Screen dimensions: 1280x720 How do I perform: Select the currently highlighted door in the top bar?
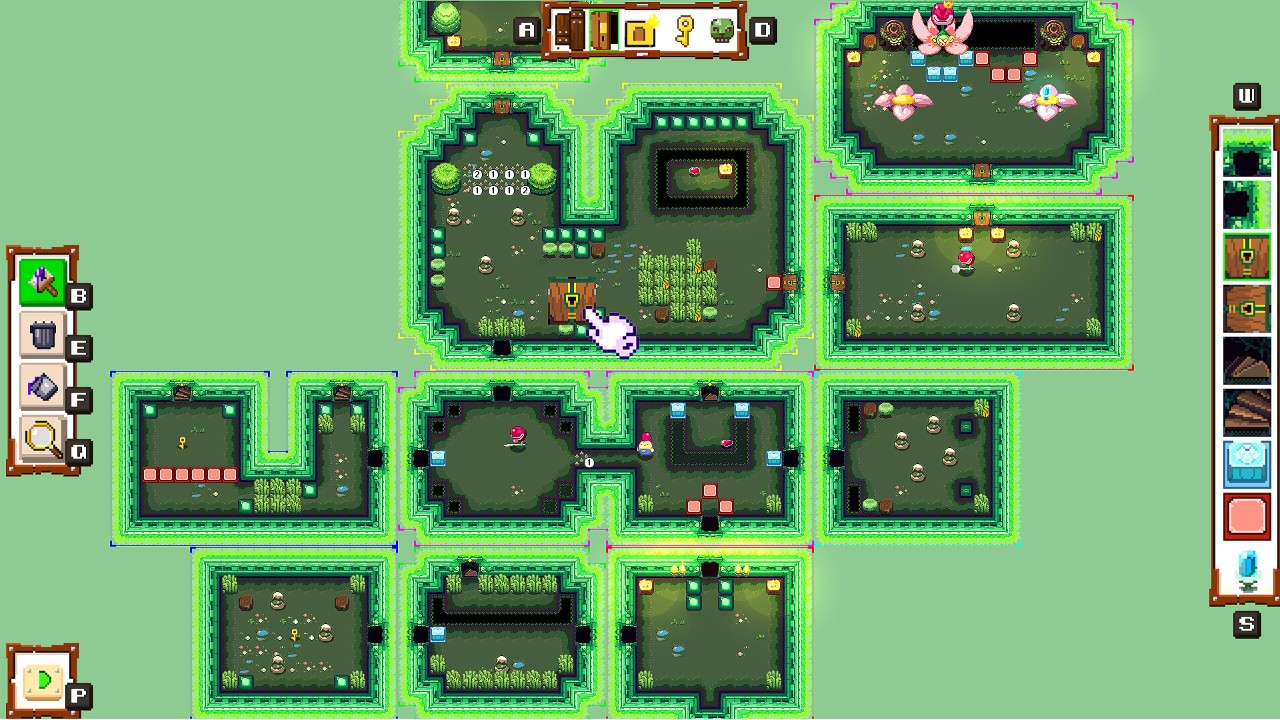(604, 30)
